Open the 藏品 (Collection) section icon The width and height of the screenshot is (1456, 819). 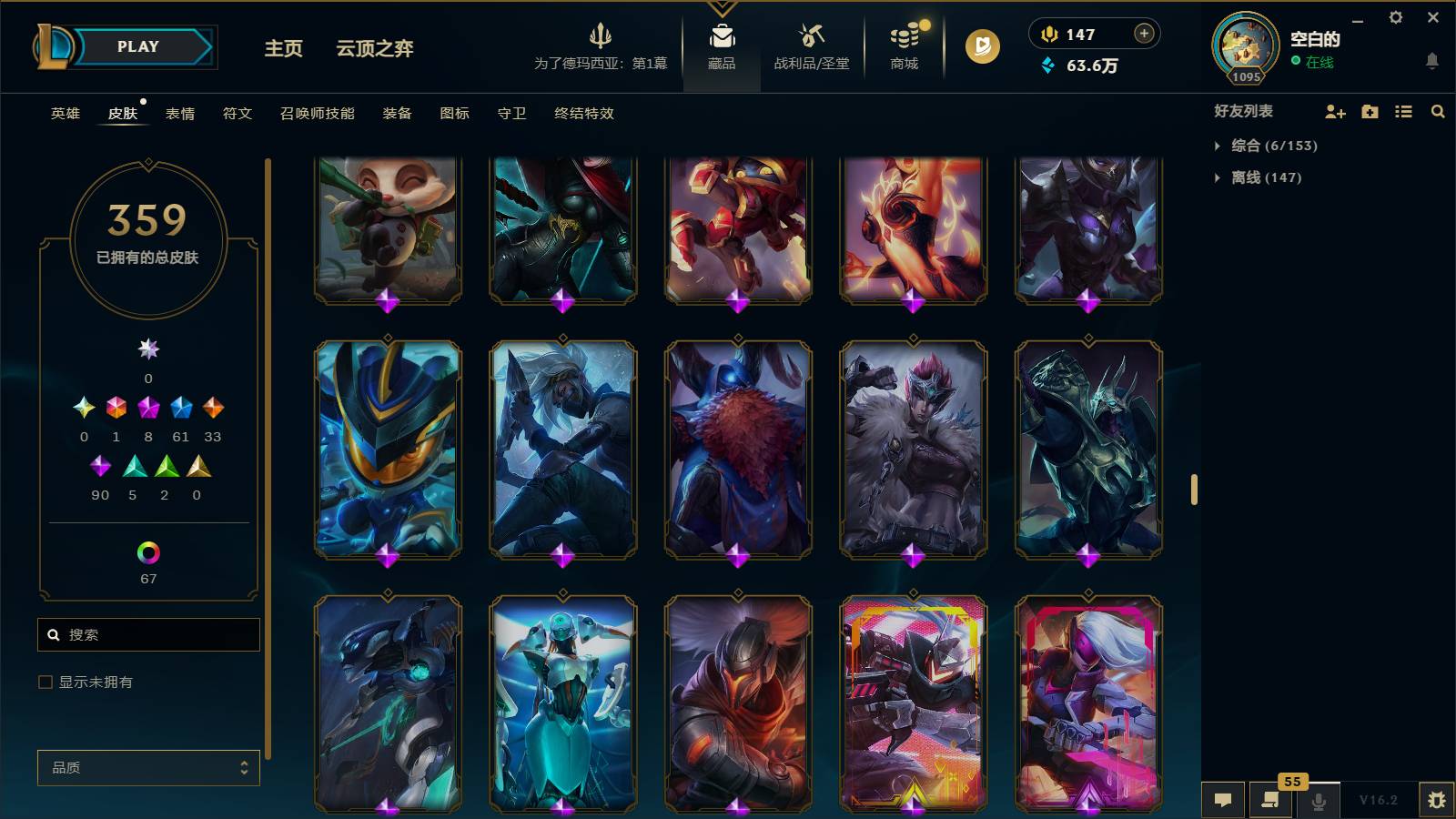coord(722,41)
